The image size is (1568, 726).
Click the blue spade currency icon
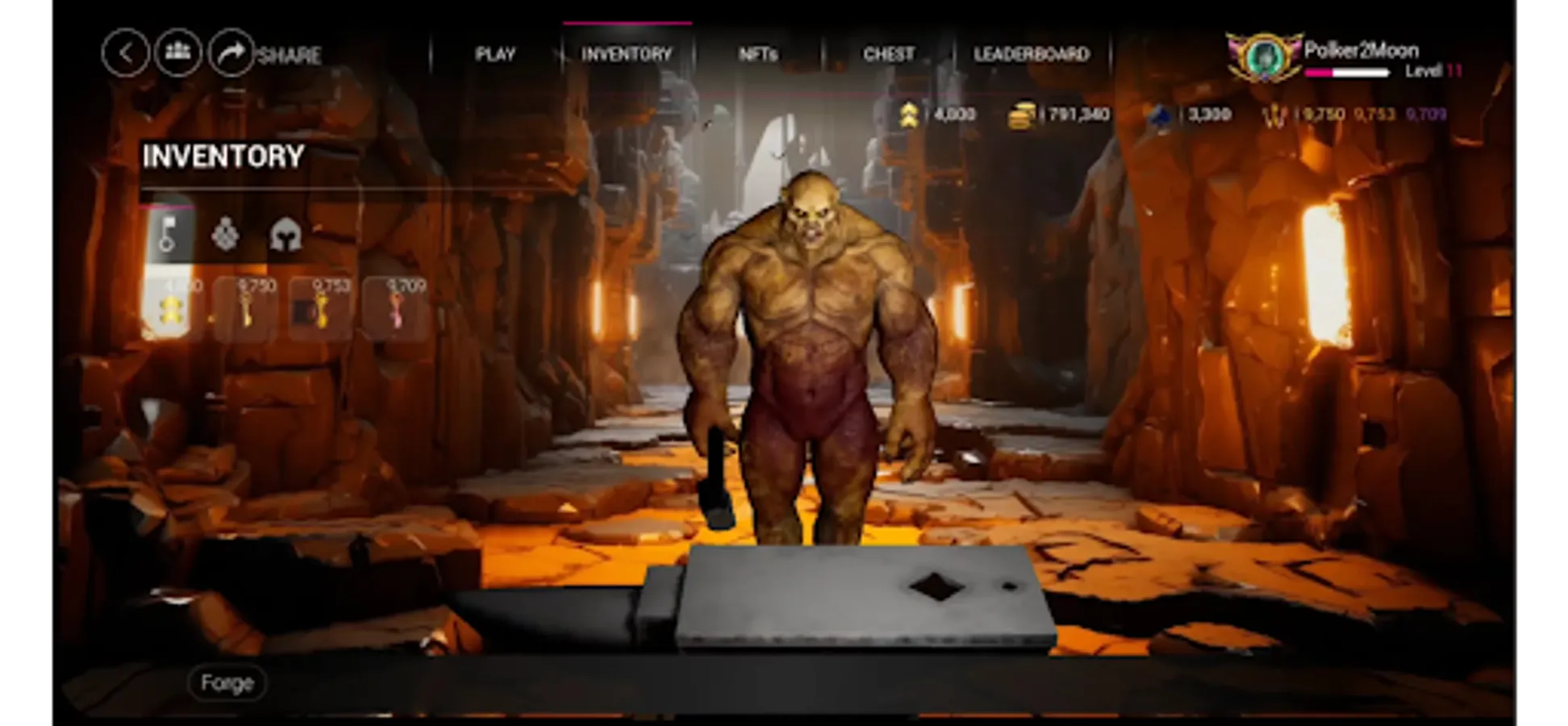click(x=1159, y=114)
